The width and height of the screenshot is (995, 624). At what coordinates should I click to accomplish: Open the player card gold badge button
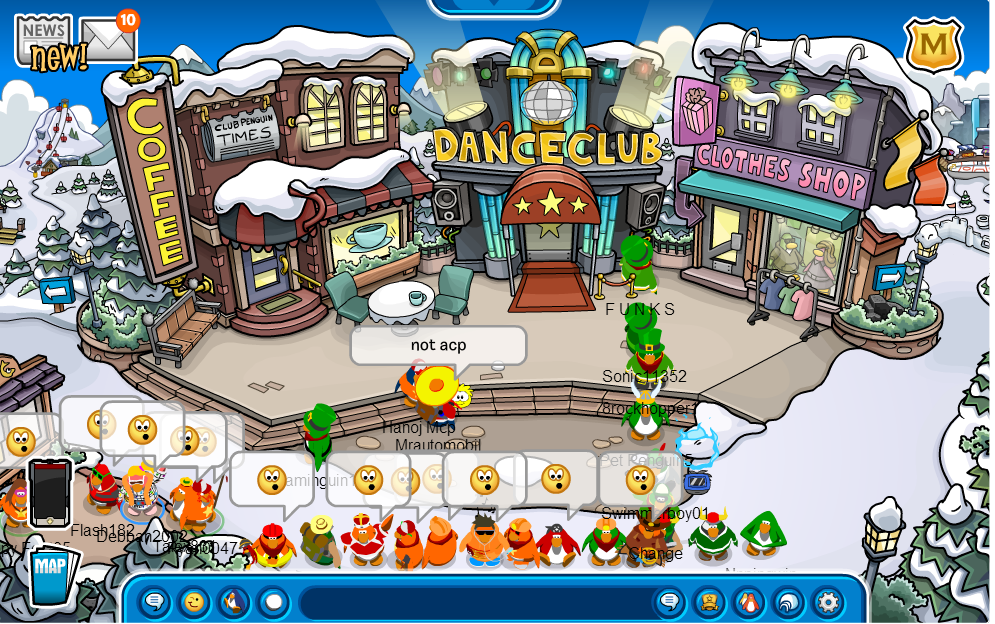[x=709, y=602]
